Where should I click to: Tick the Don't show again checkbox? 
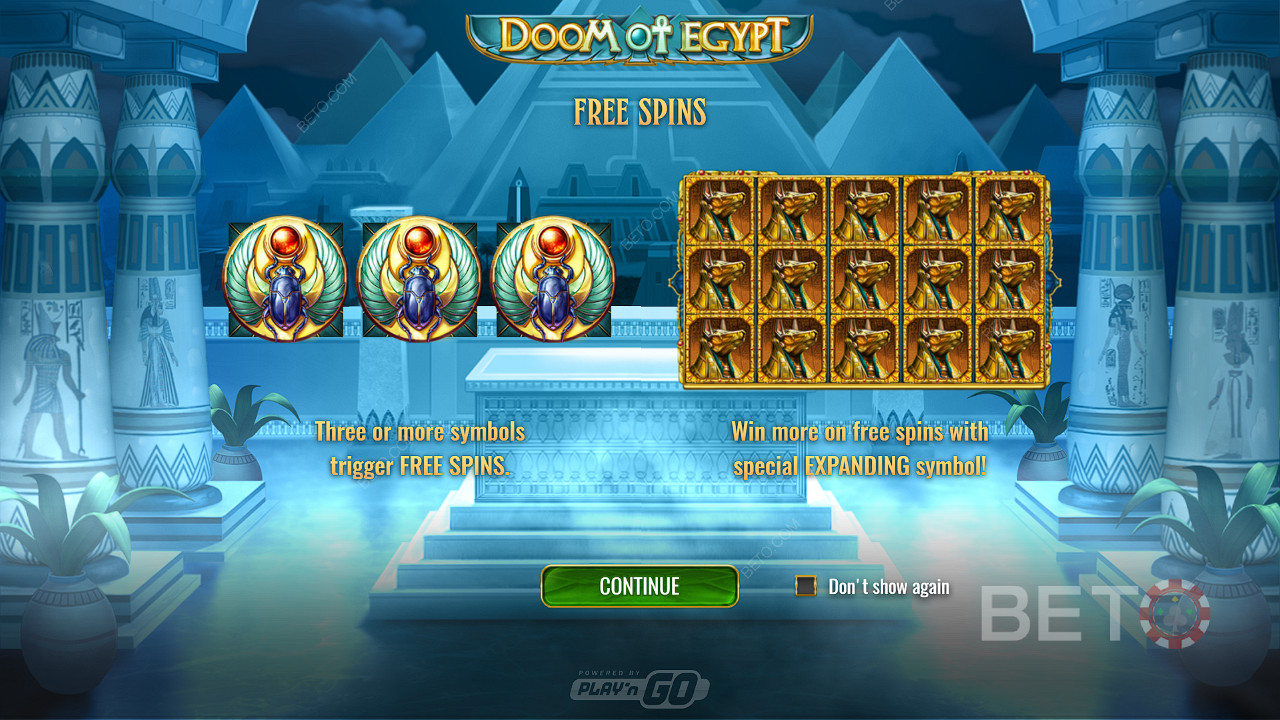[x=806, y=586]
